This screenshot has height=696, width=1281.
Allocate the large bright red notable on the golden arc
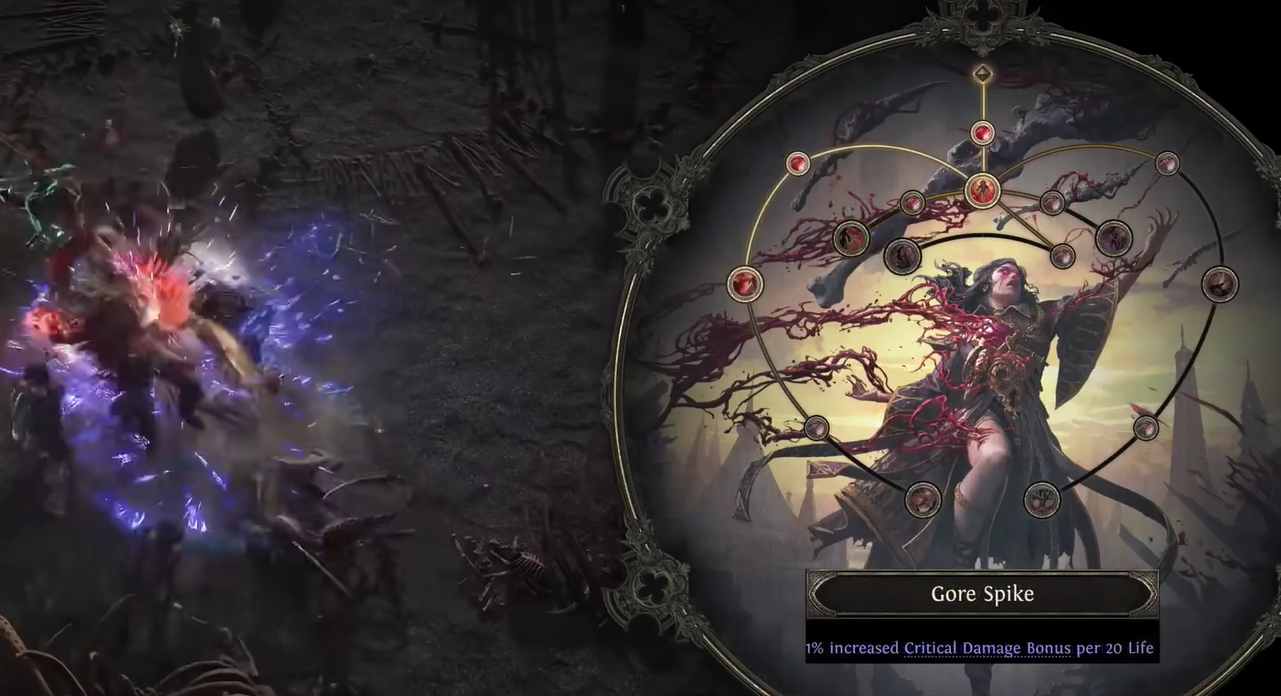click(x=744, y=283)
